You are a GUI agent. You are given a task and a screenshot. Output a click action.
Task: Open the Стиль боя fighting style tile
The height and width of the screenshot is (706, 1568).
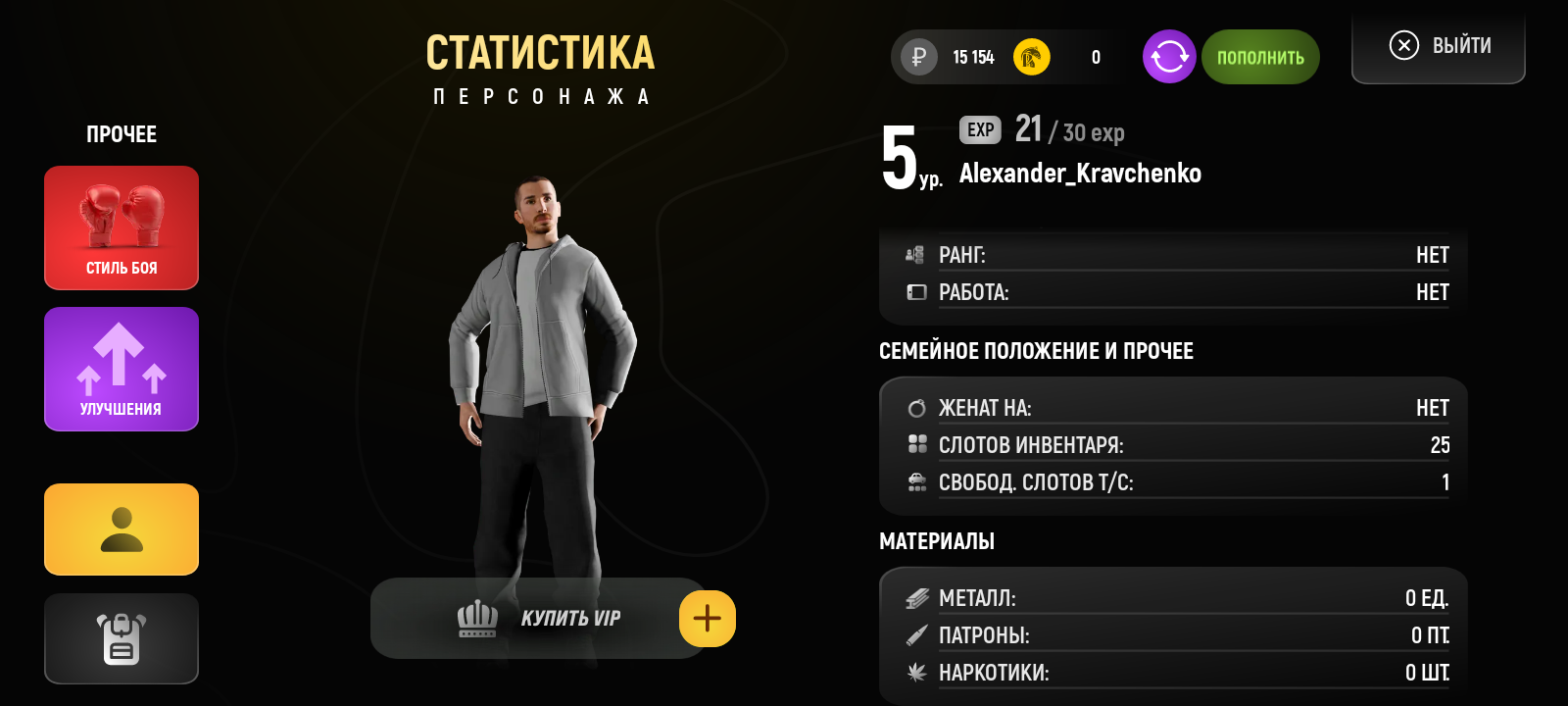122,227
